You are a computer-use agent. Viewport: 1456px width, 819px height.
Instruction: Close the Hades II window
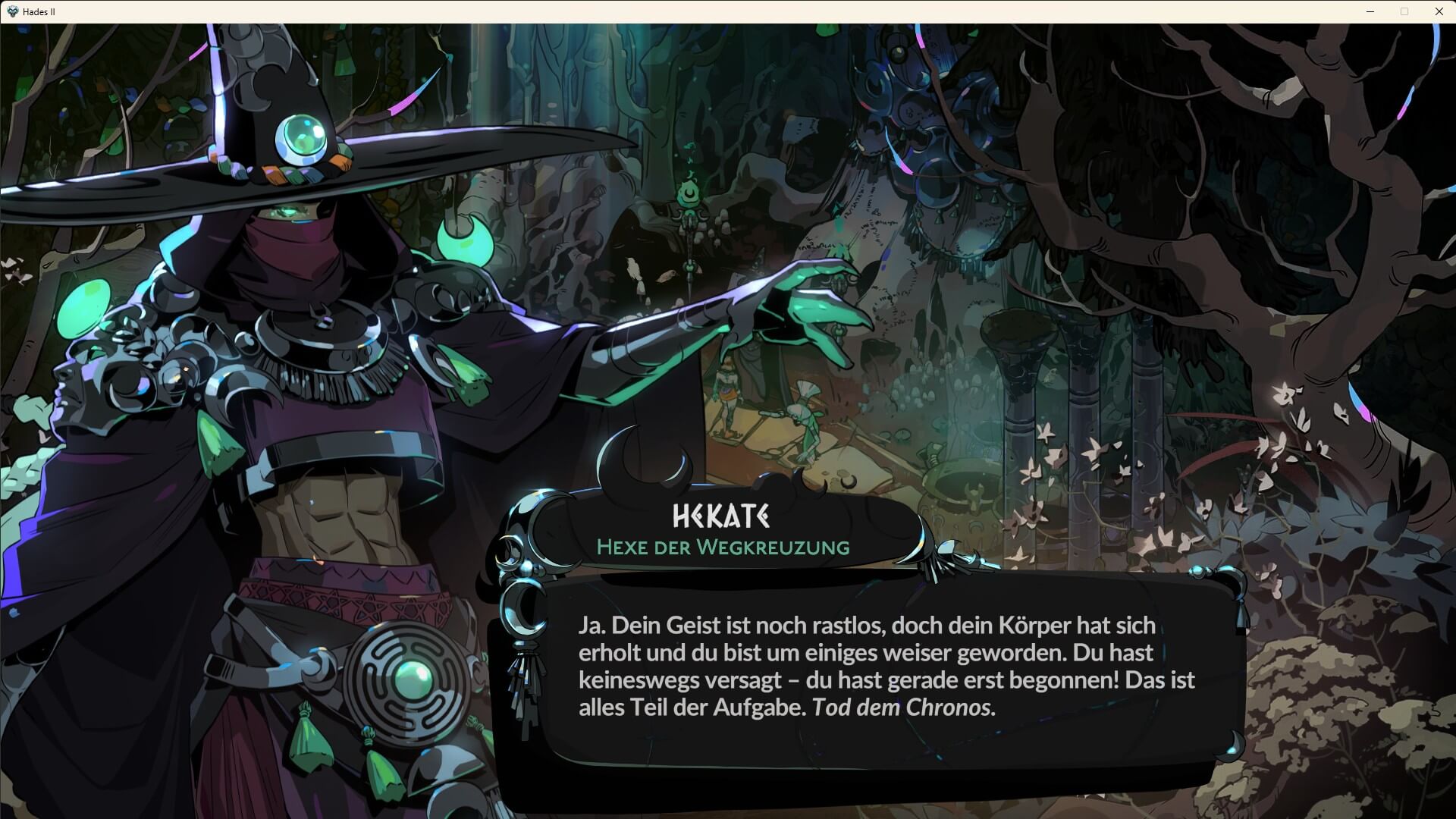[x=1439, y=11]
